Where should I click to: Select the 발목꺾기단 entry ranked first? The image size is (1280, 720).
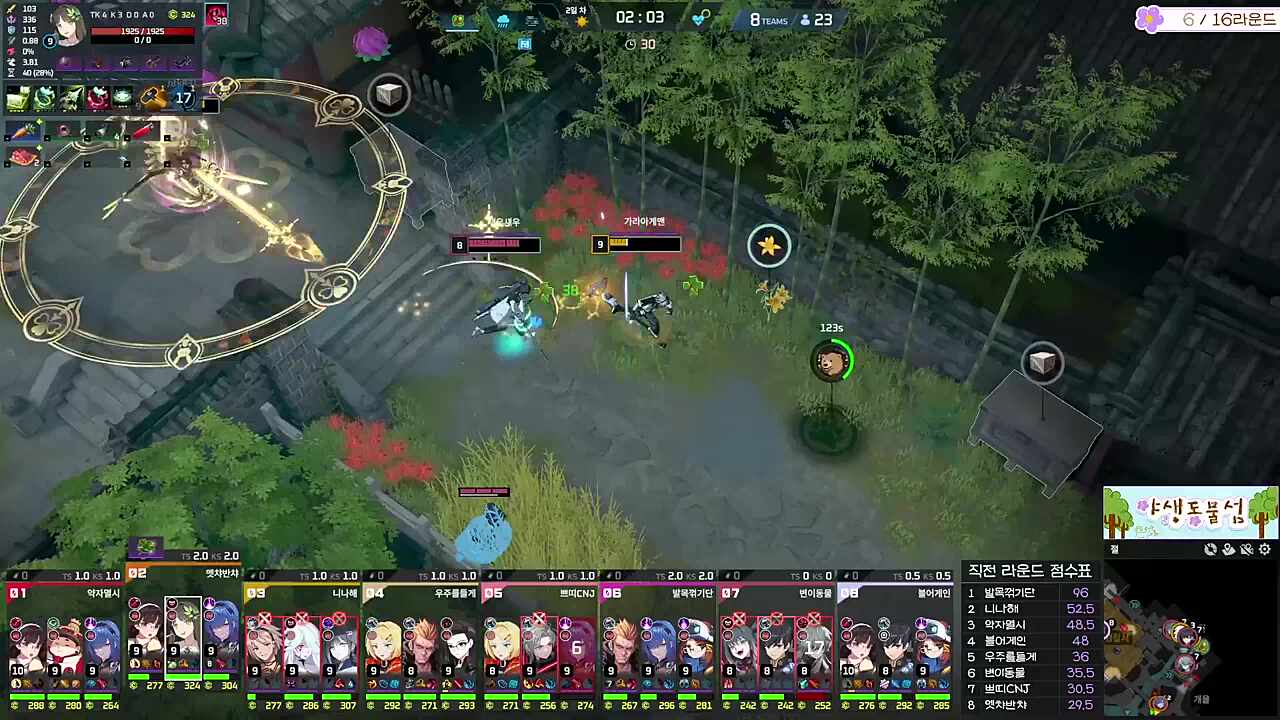[x=1012, y=592]
